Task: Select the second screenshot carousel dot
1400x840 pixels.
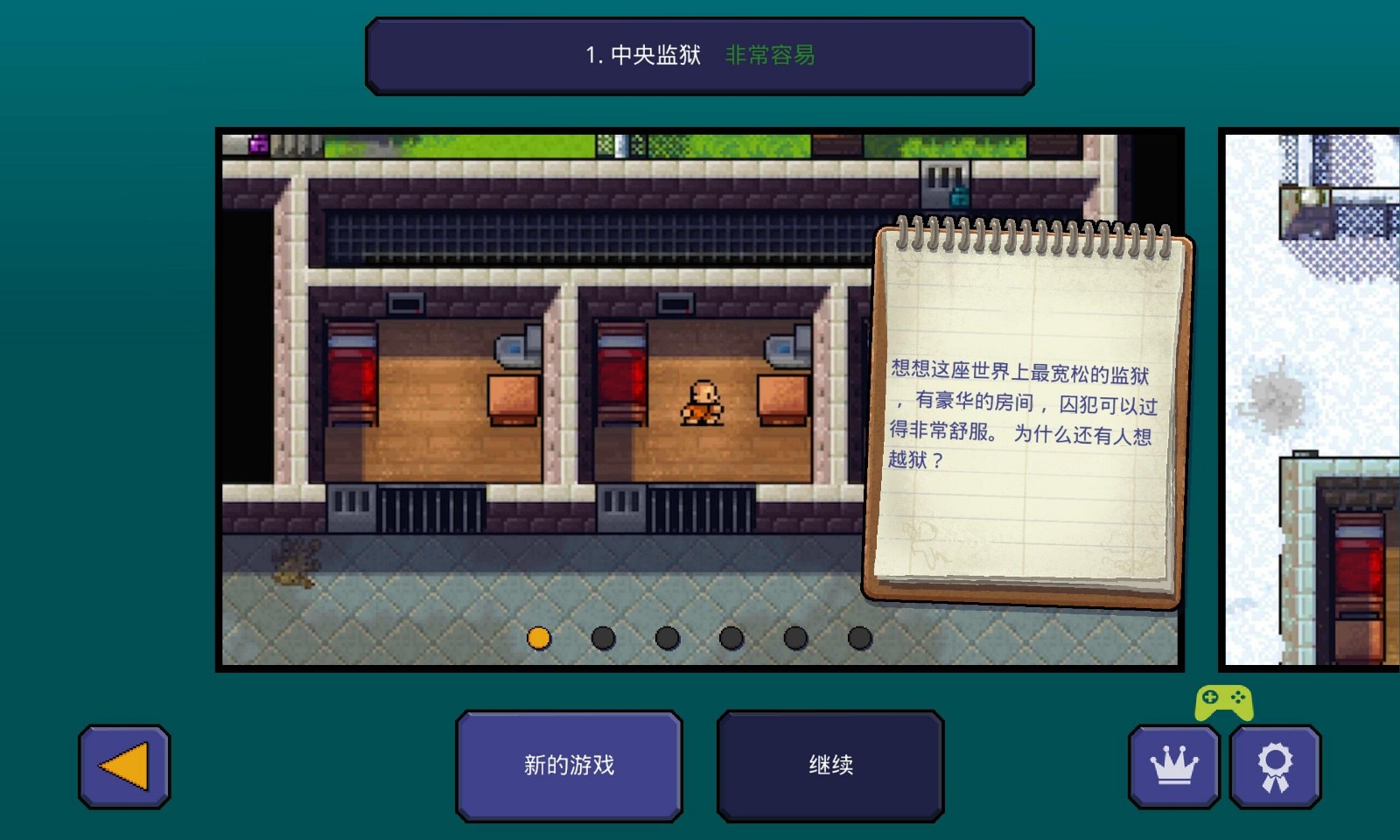Action: tap(602, 639)
